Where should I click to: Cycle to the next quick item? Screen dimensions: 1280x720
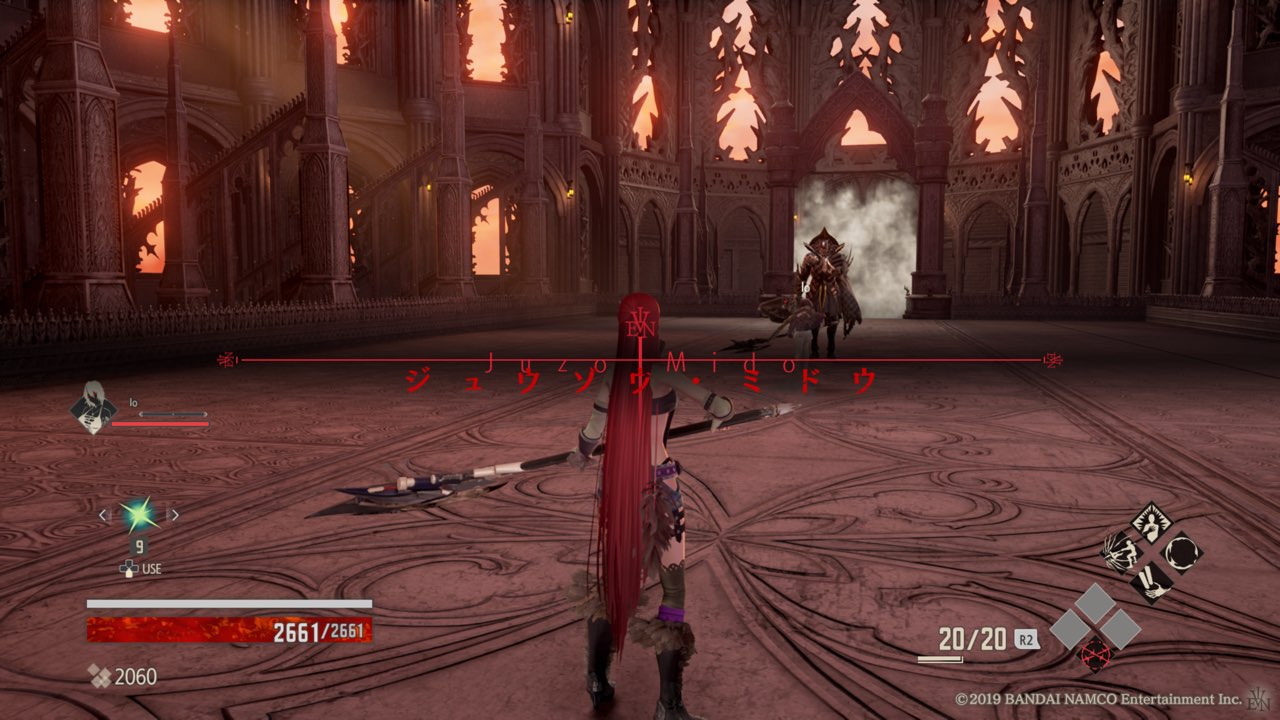(x=173, y=516)
